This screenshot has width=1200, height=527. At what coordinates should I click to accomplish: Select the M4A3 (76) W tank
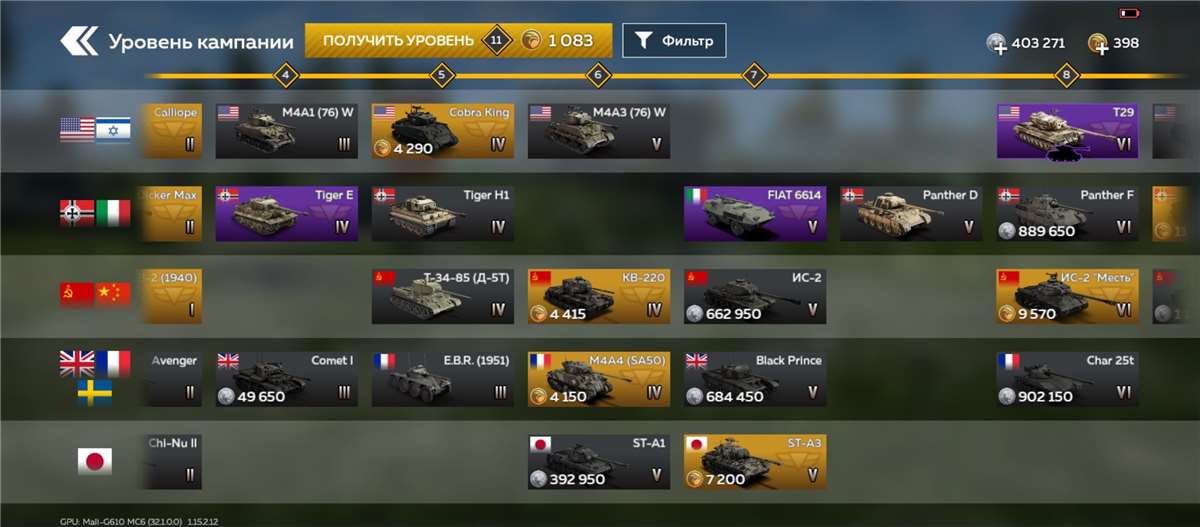tap(598, 130)
